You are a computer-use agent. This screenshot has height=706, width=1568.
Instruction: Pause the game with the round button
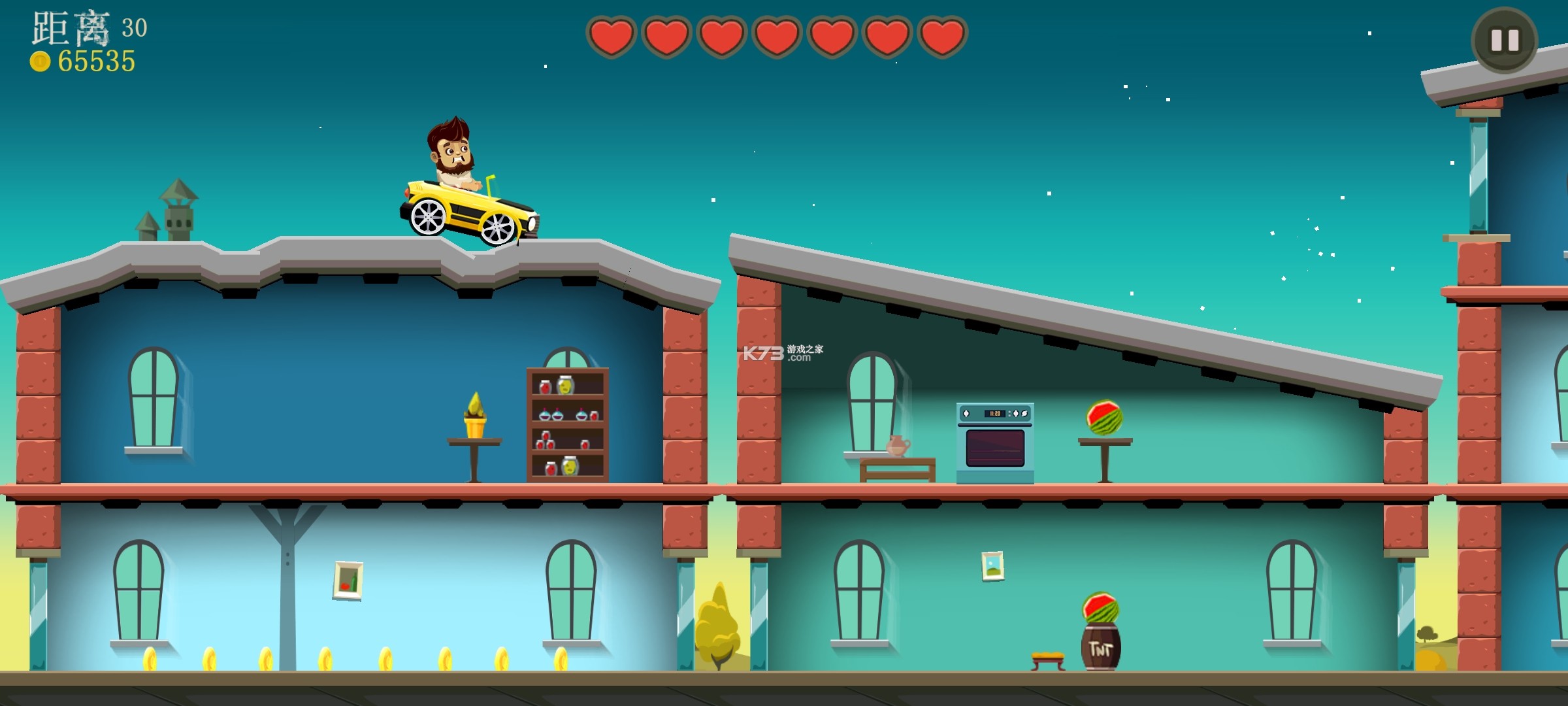pos(1504,41)
